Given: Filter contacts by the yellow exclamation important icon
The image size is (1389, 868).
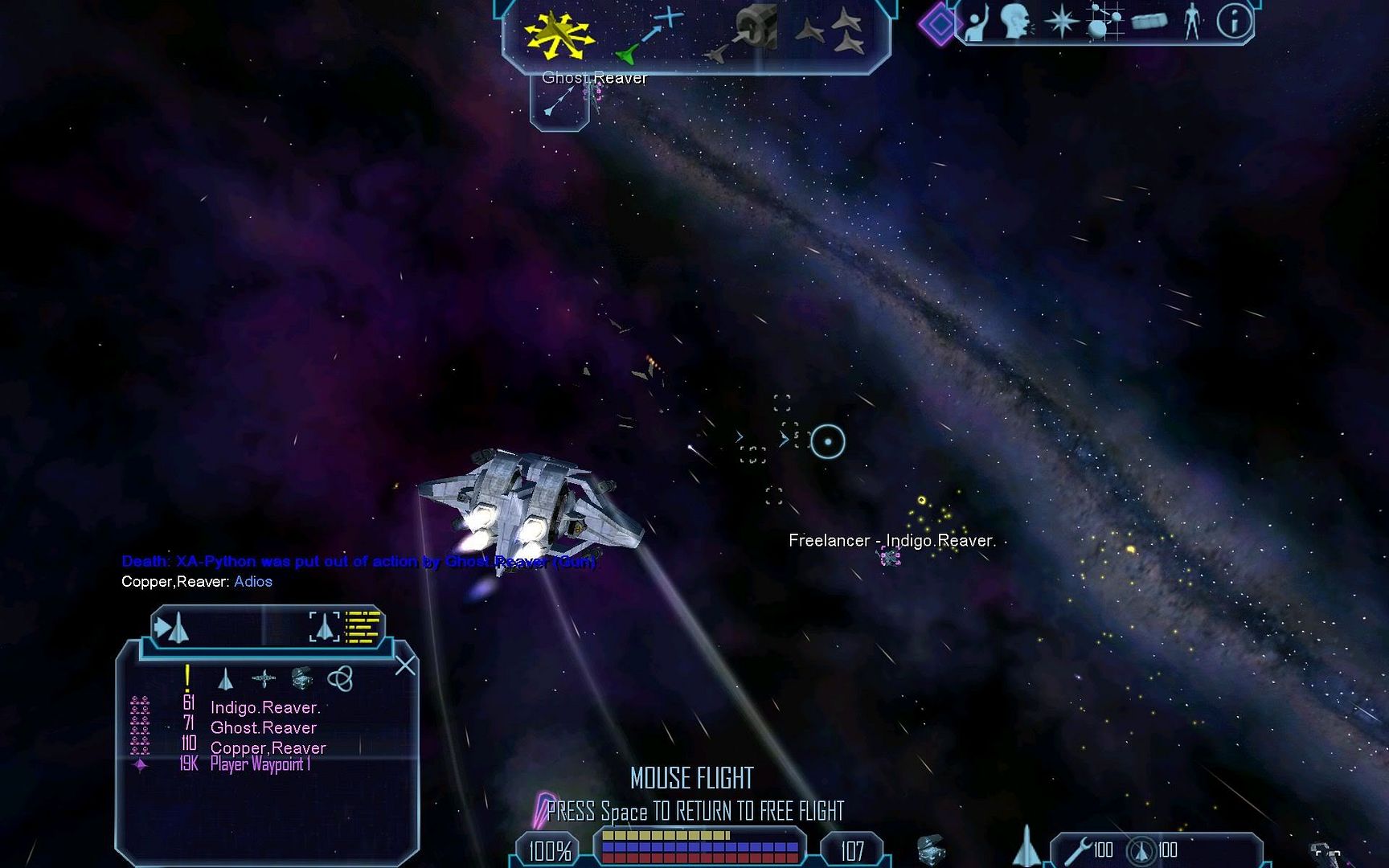Looking at the screenshot, I should [x=187, y=678].
